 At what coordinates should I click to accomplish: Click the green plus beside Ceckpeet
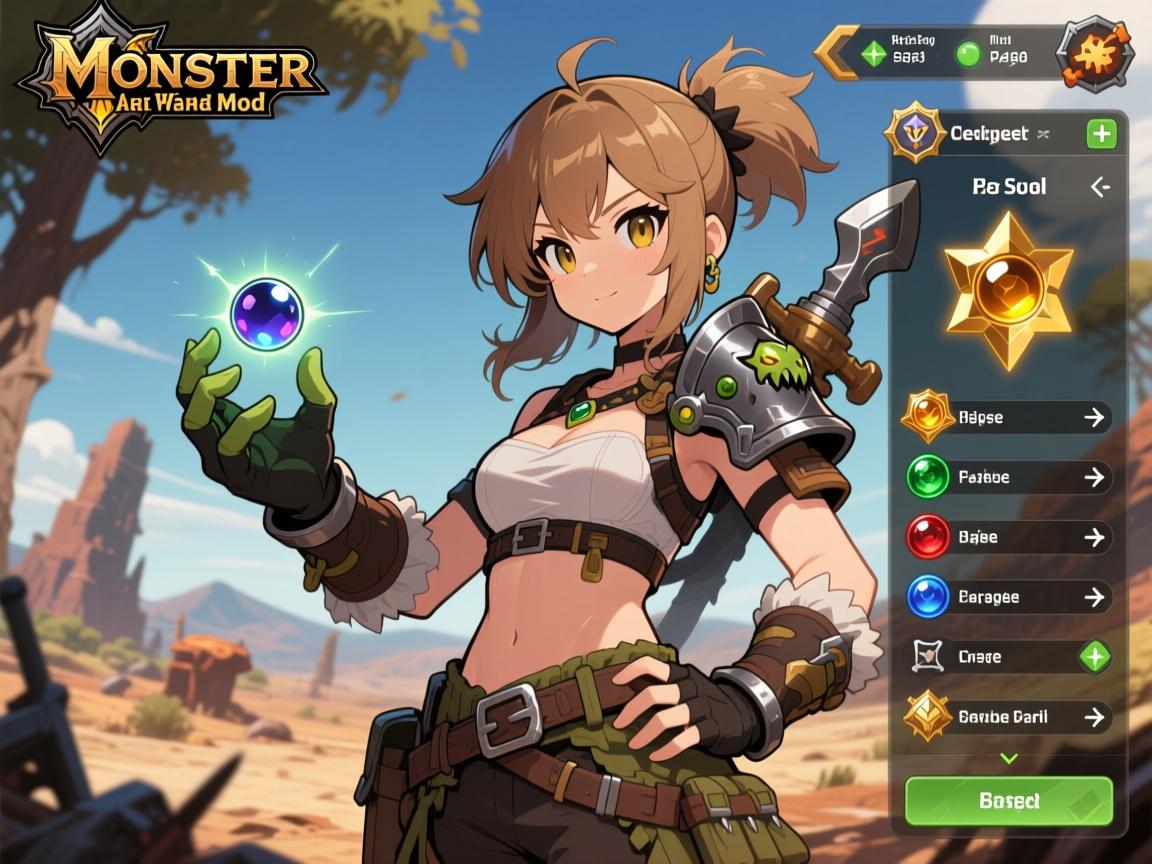pos(1101,133)
